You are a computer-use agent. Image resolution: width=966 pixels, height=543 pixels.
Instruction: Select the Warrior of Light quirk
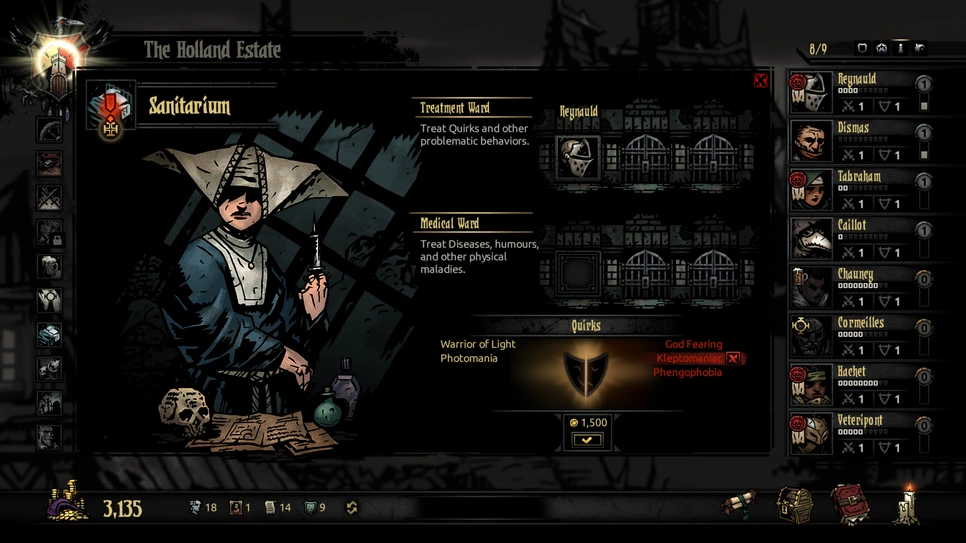pyautogui.click(x=478, y=344)
